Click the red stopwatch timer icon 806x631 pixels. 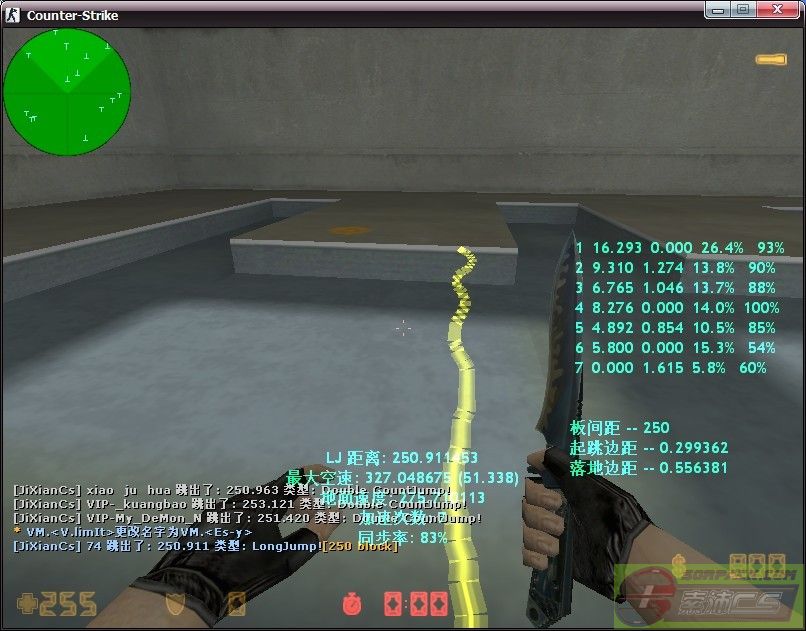pos(350,604)
